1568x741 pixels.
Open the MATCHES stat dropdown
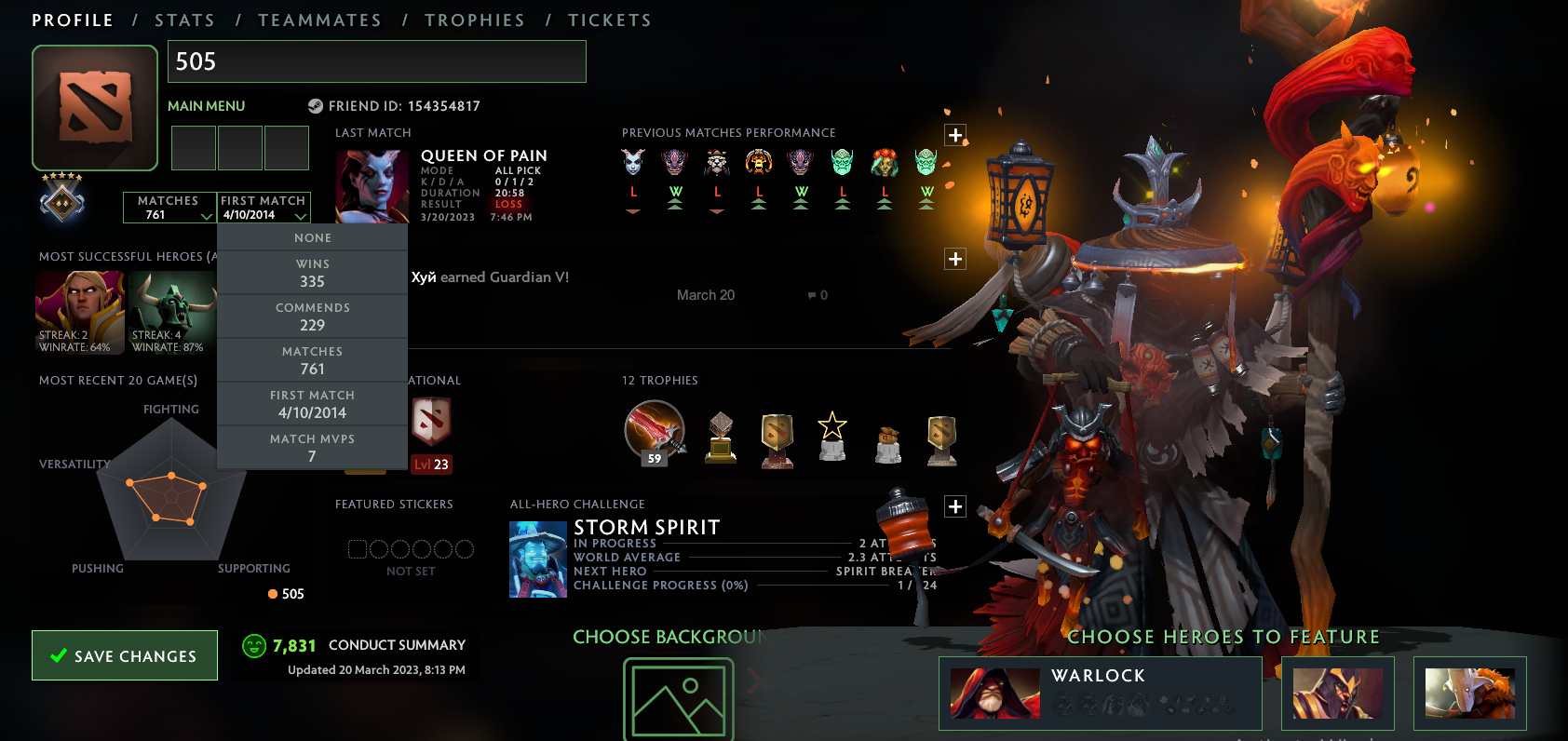click(169, 207)
